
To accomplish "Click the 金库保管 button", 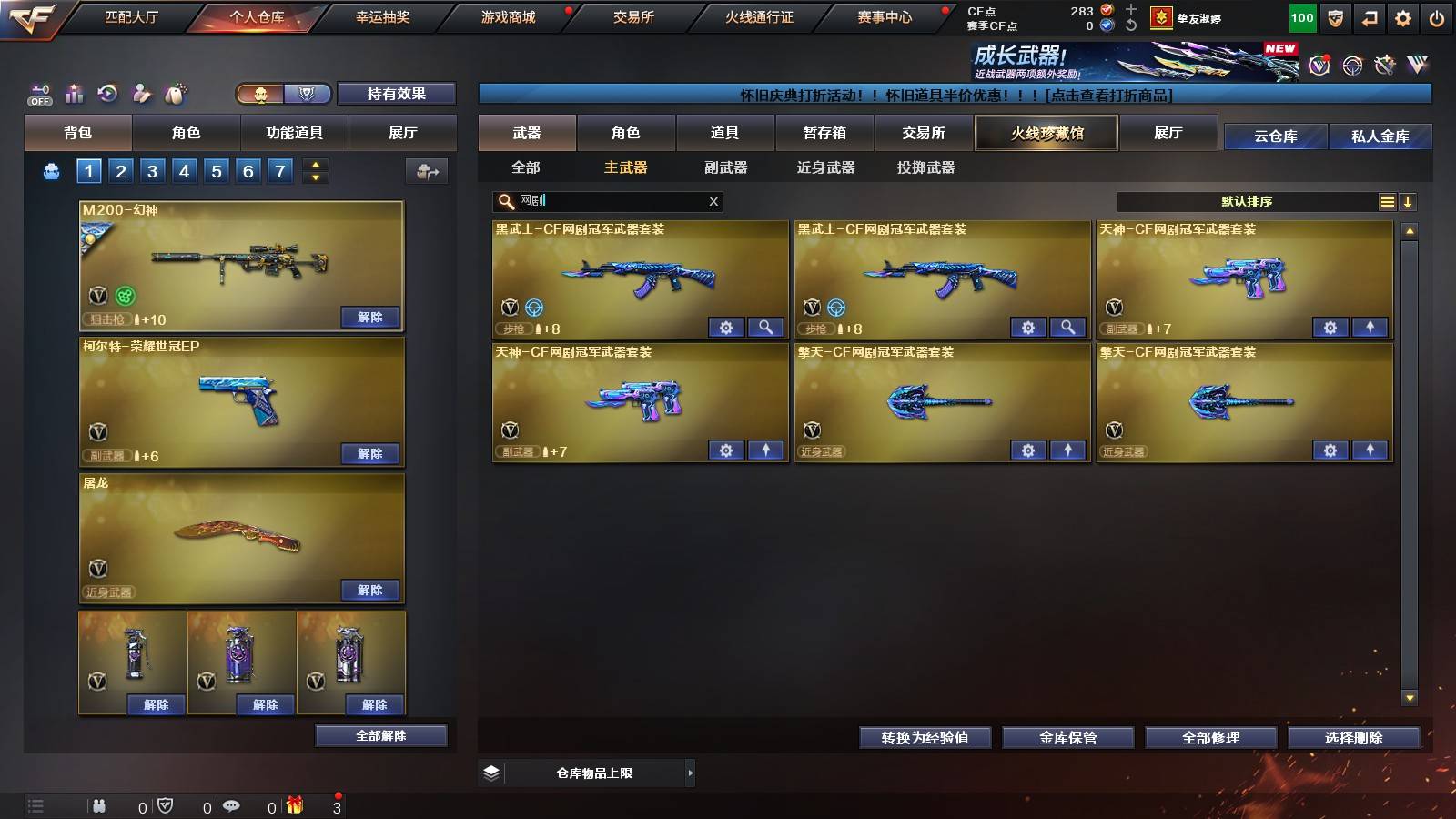I will (x=1067, y=738).
